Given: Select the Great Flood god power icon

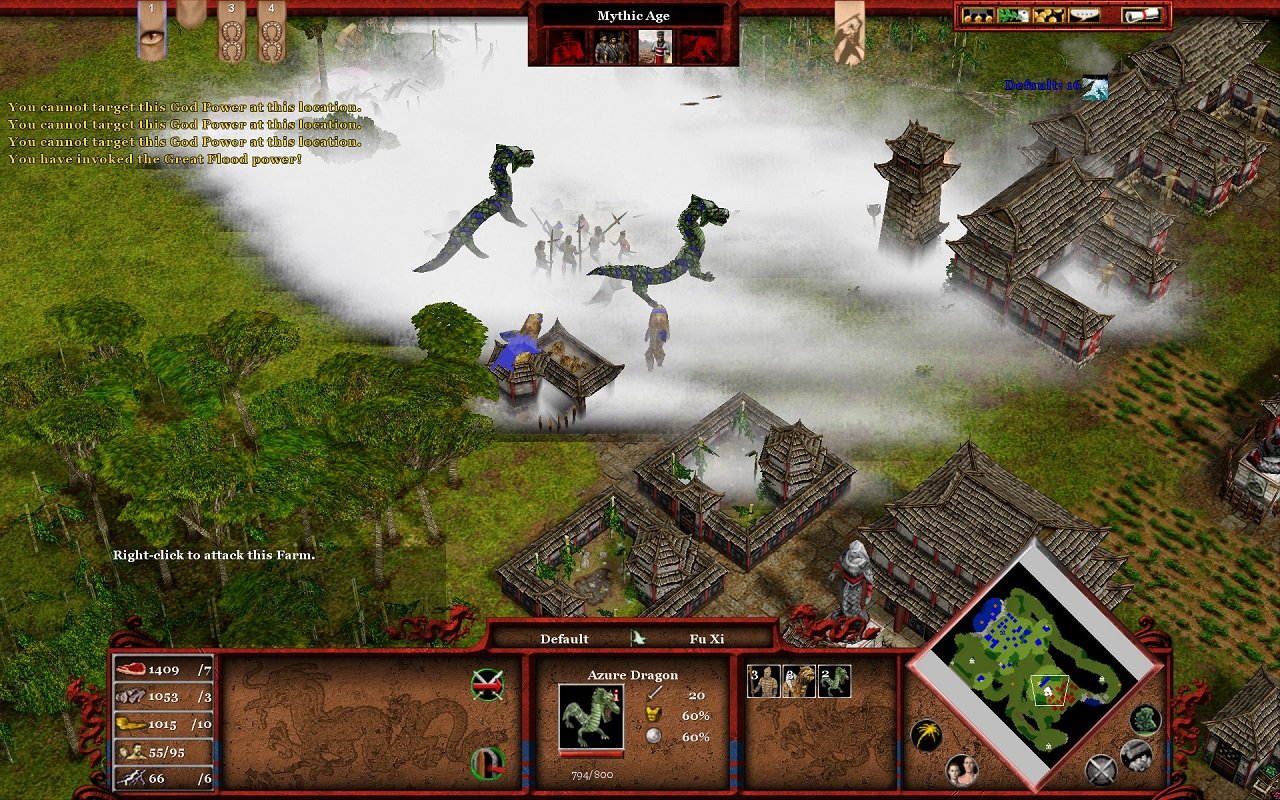Looking at the screenshot, I should point(568,45).
